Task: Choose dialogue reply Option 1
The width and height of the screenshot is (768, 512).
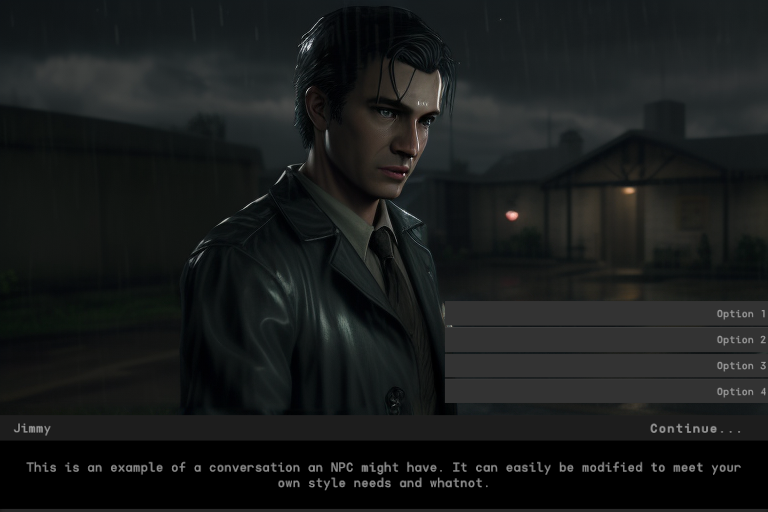Action: (x=606, y=314)
